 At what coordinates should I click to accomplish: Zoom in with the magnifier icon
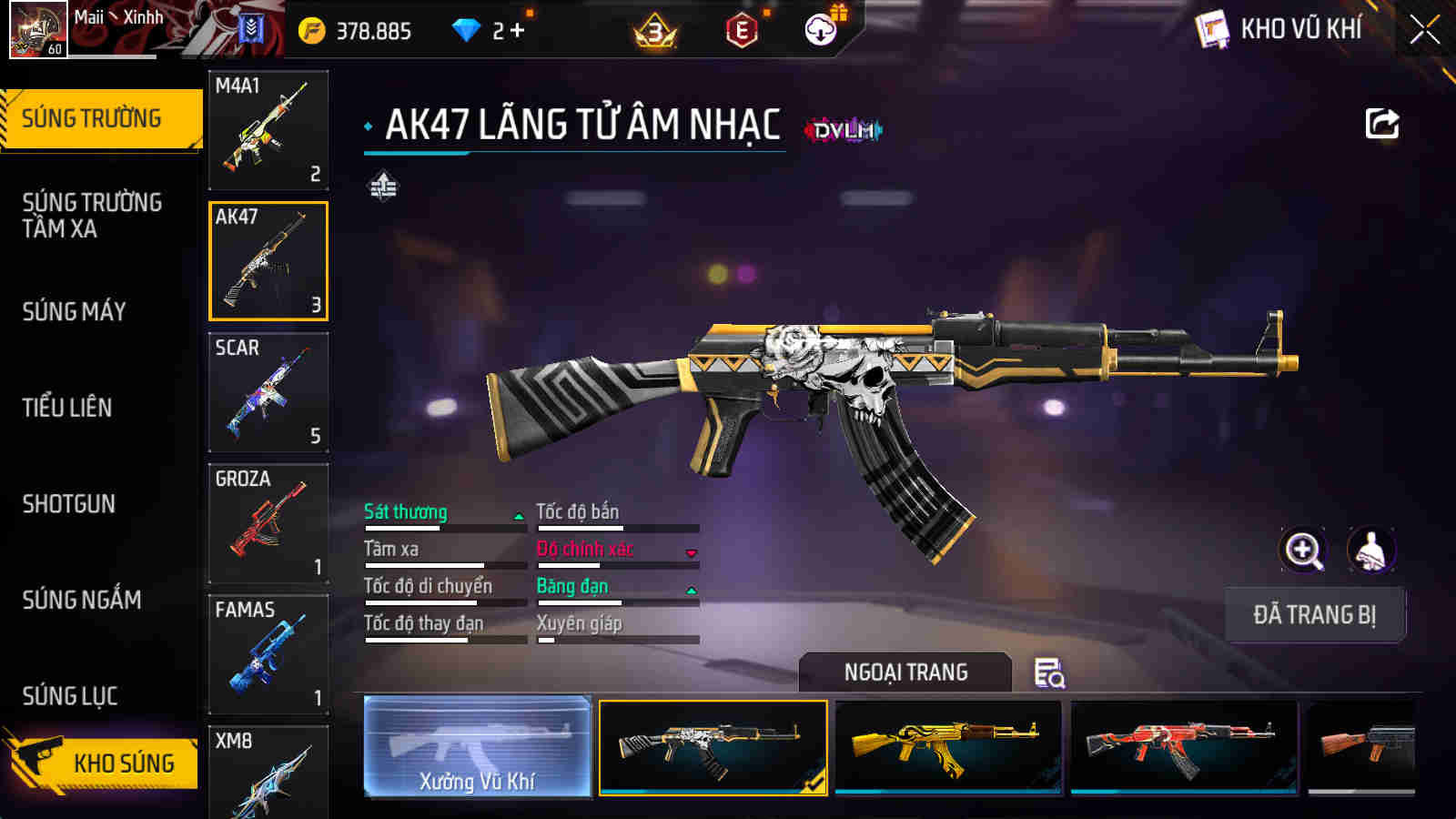point(1303,550)
